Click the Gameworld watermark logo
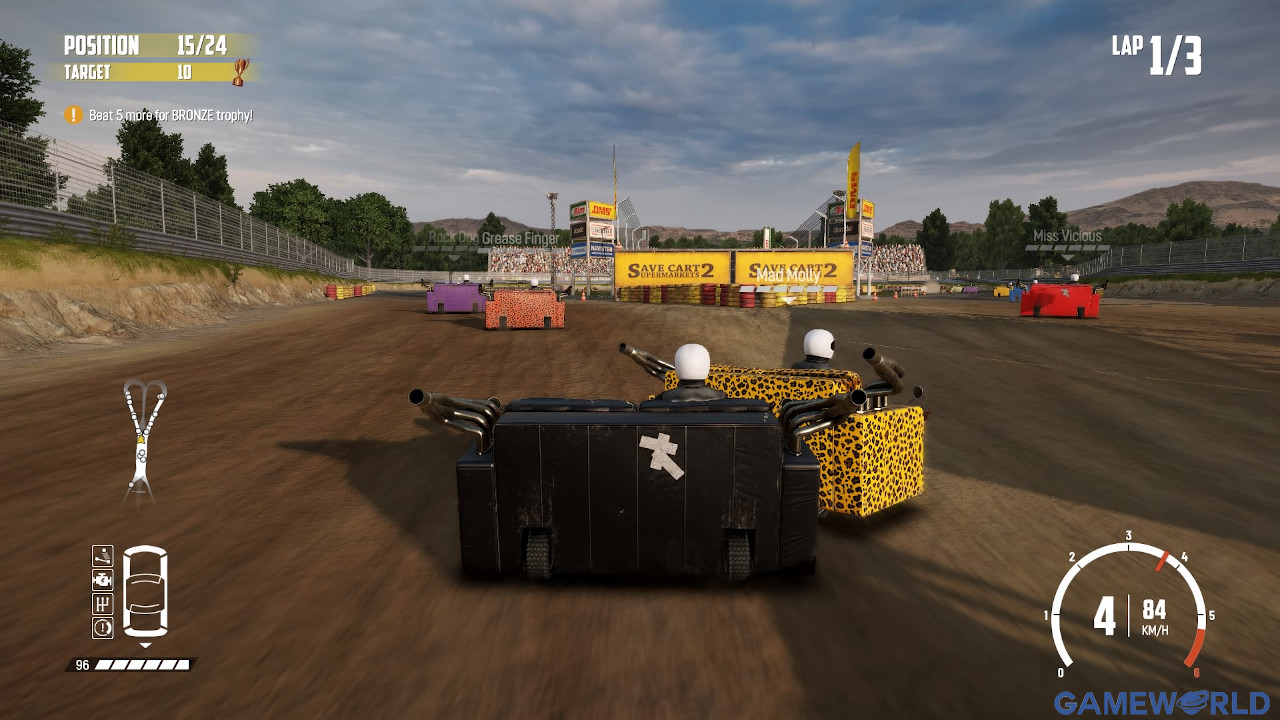The image size is (1280, 720). pos(1161,702)
